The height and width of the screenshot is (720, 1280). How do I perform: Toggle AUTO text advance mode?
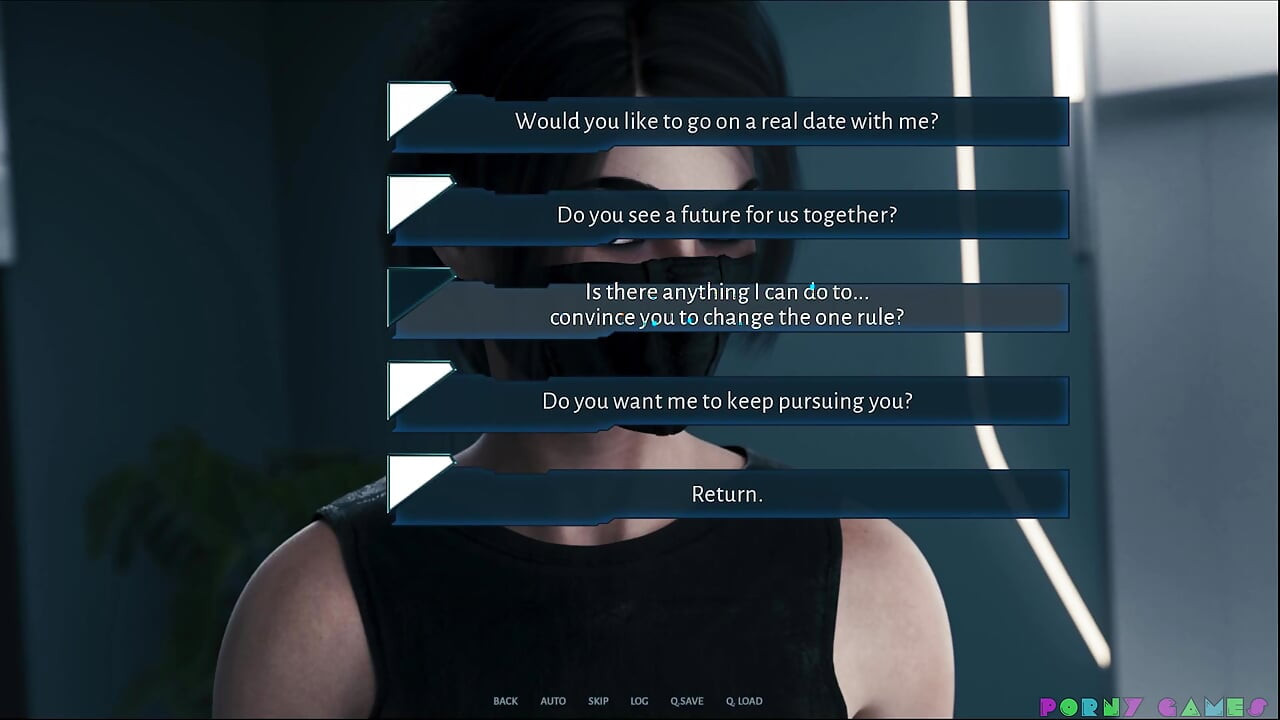pos(553,701)
